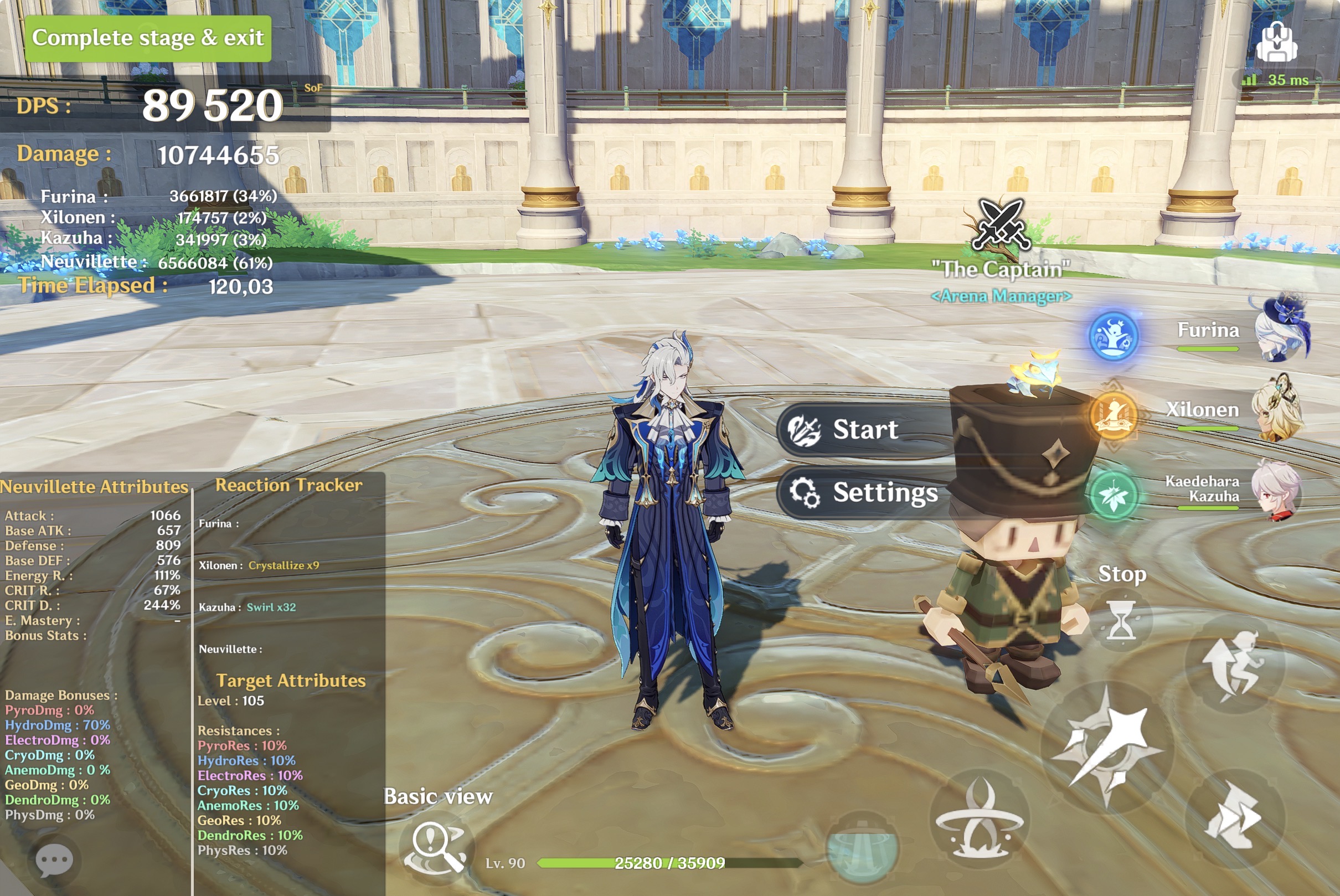1340x896 pixels.
Task: Tap the Stop hourglass button
Action: 1120,620
